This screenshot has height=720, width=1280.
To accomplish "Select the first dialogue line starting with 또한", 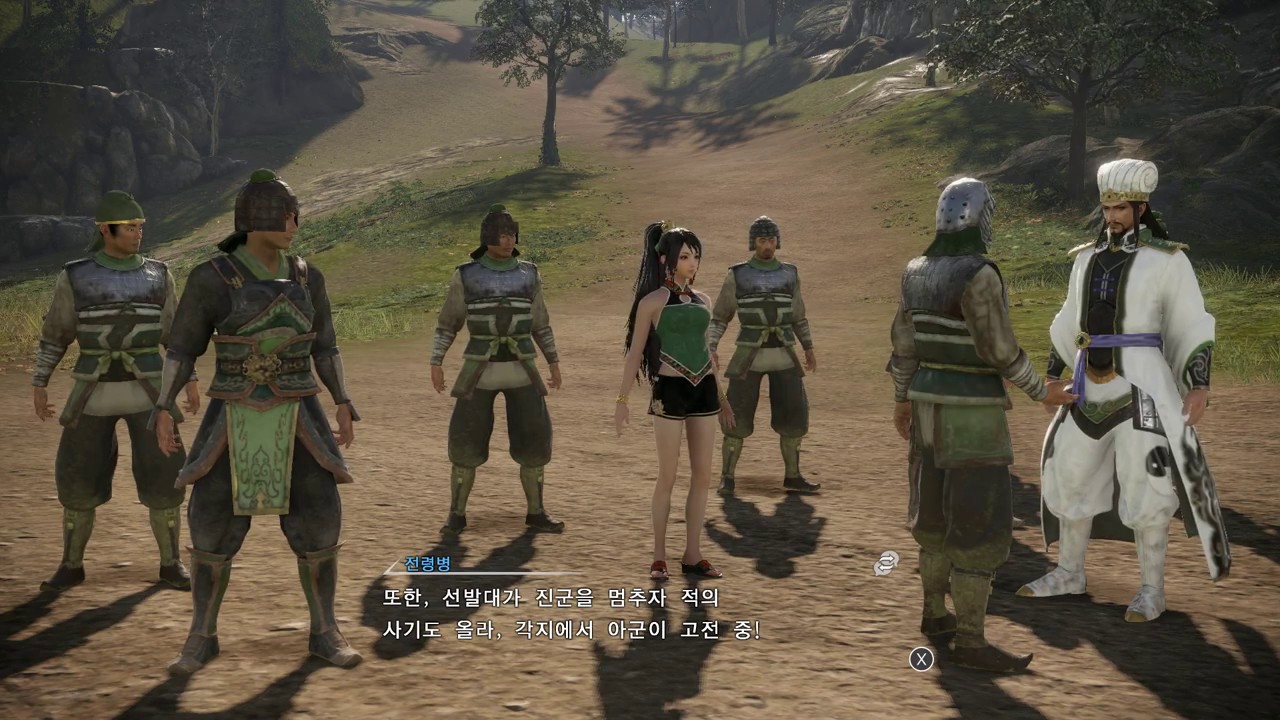I will pos(550,597).
